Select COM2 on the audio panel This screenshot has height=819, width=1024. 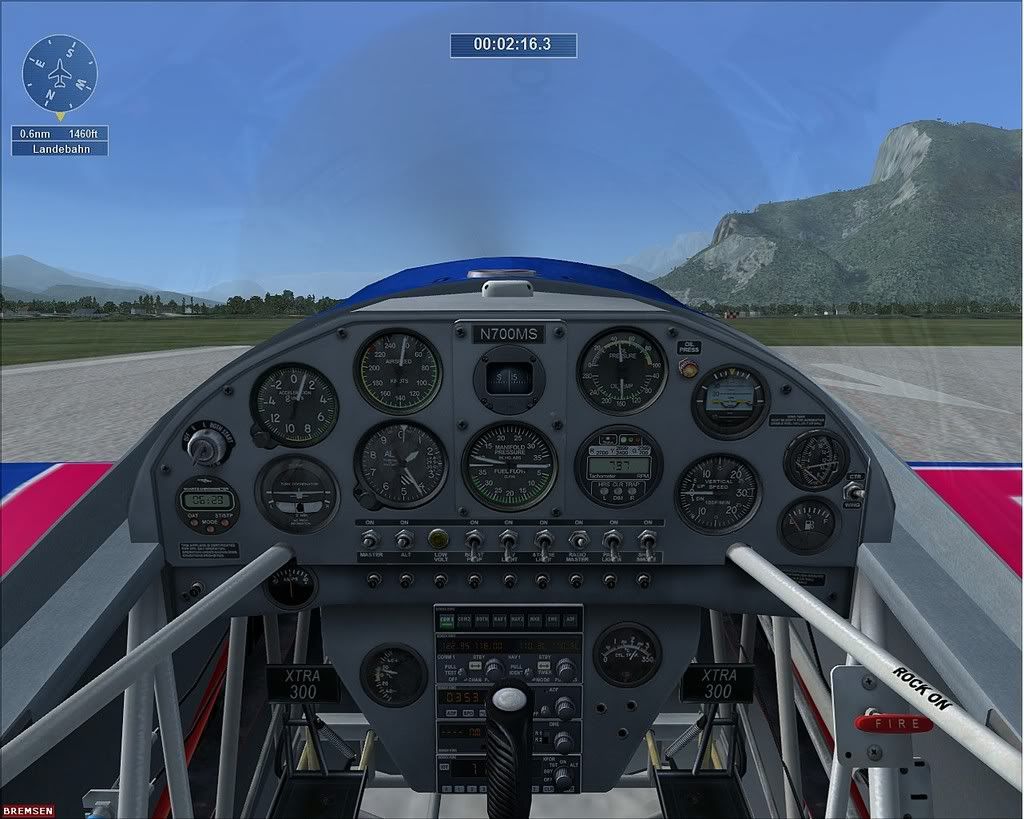(x=464, y=620)
